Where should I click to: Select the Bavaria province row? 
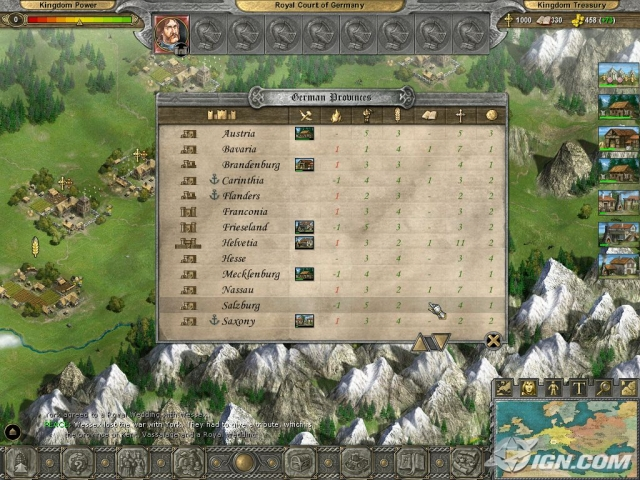[x=240, y=149]
